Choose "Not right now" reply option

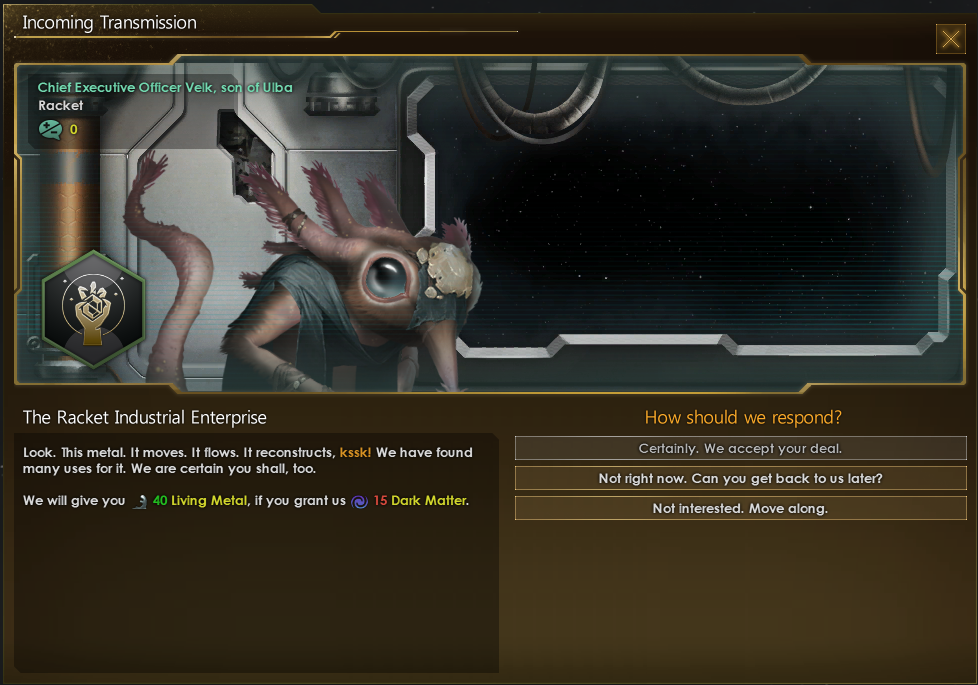[740, 479]
